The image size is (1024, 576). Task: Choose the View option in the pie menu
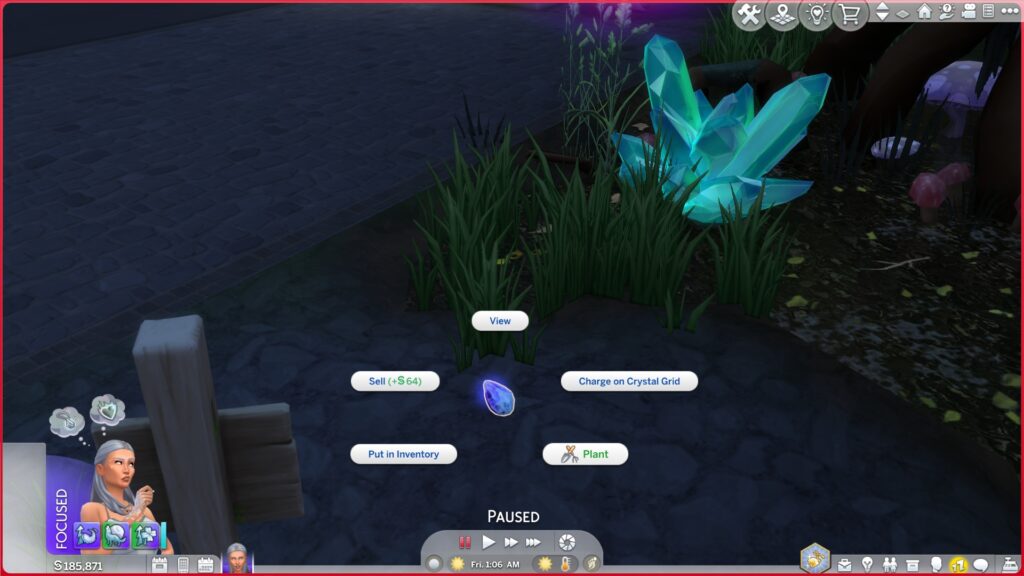[x=500, y=321]
